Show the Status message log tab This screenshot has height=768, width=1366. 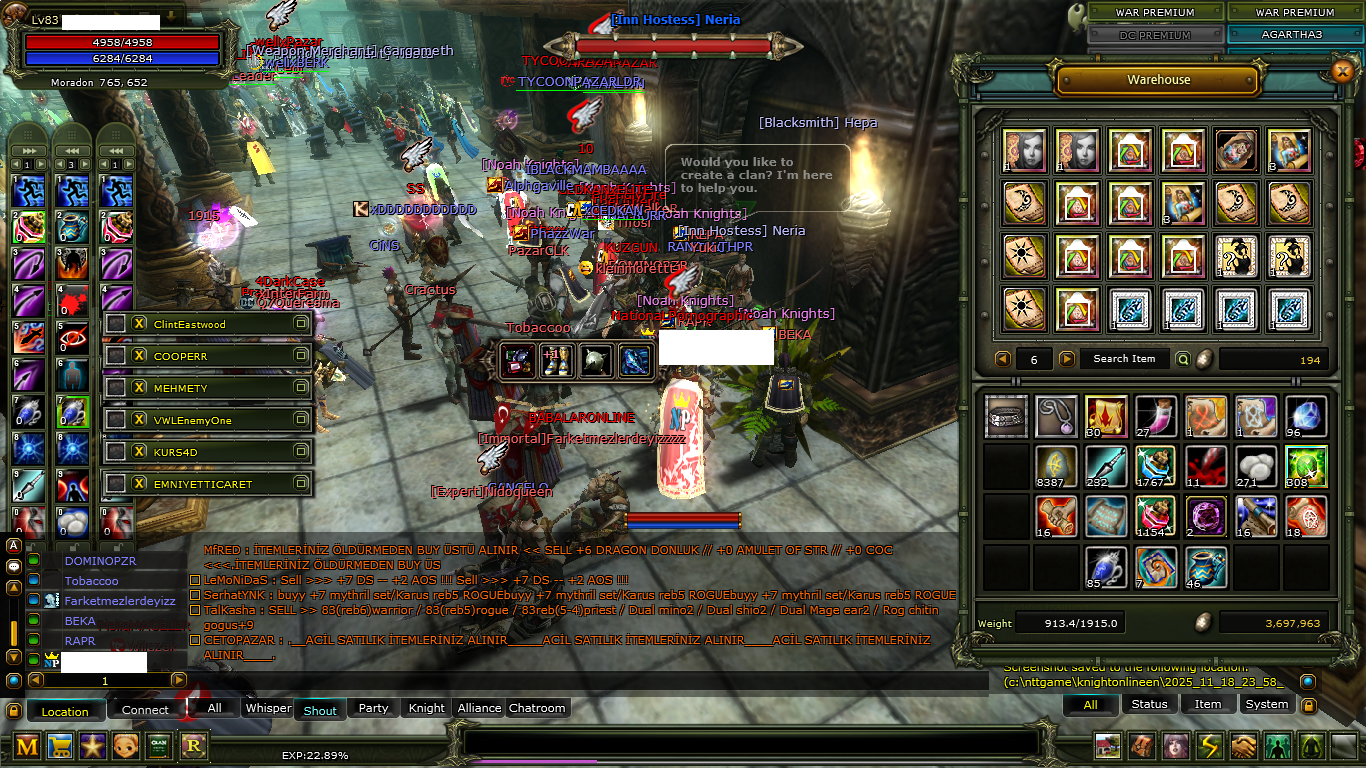pos(1149,704)
